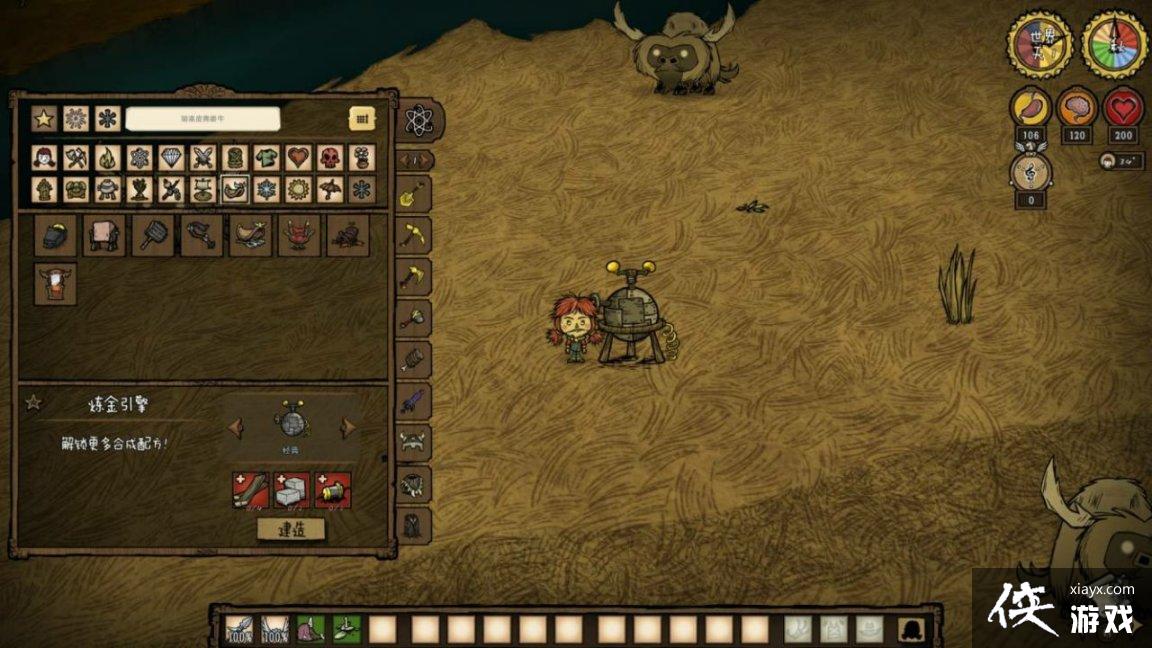The image size is (1152, 648).
Task: Switch to the diamond refine category
Action: point(172,158)
